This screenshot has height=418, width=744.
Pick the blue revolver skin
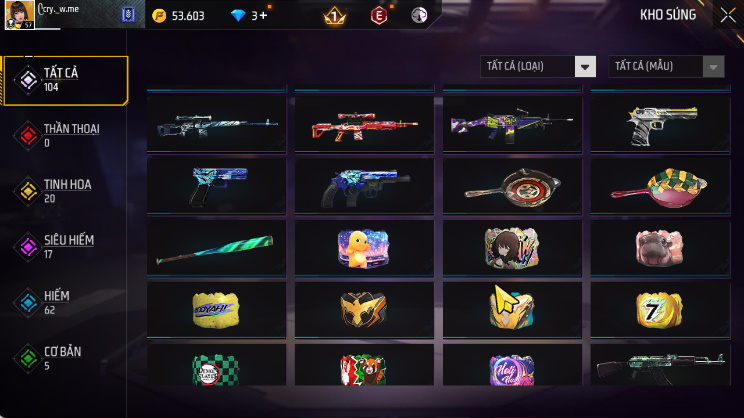(364, 186)
